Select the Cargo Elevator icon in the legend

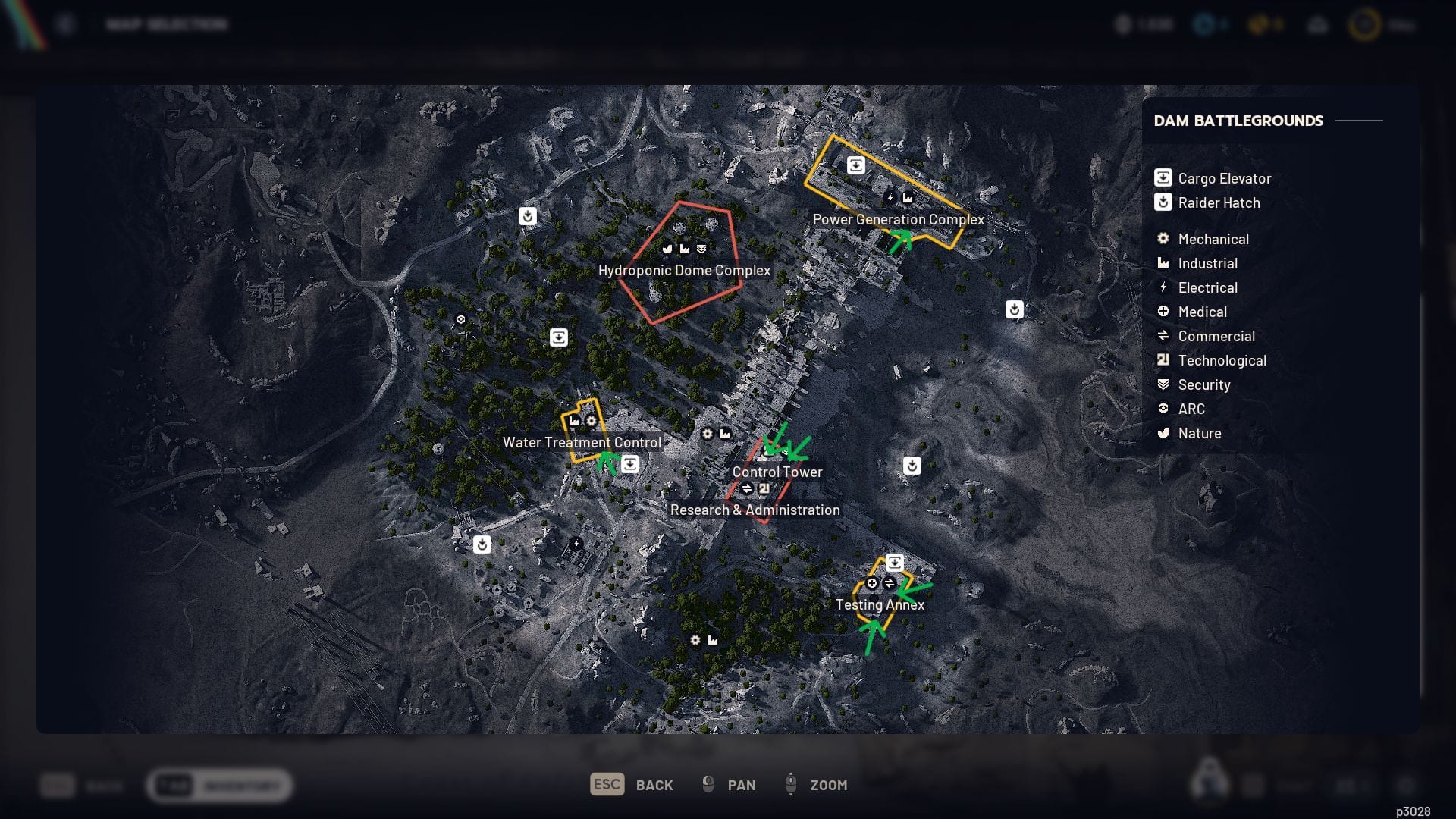click(1163, 177)
